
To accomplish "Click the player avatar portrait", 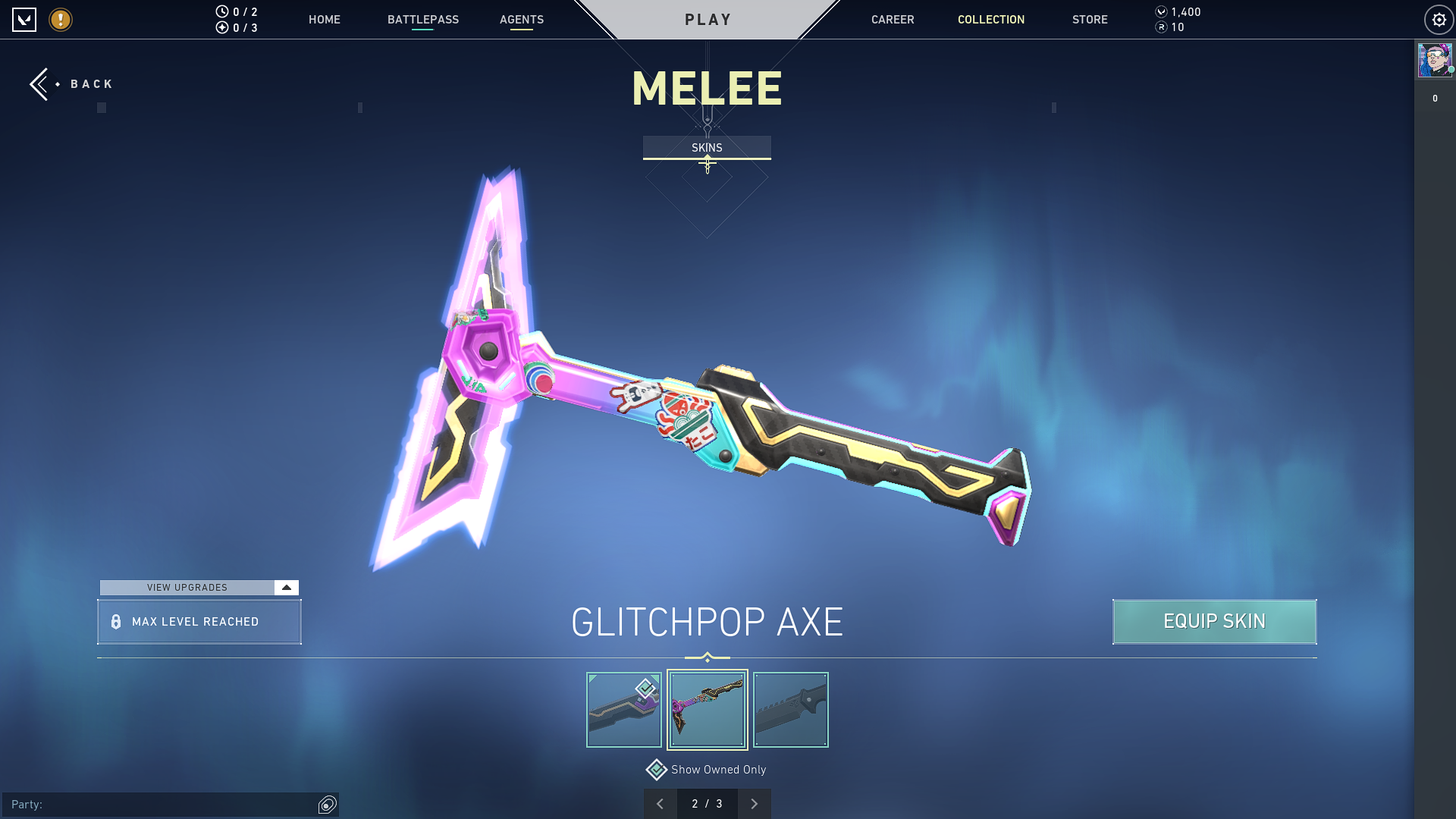I will click(1434, 60).
